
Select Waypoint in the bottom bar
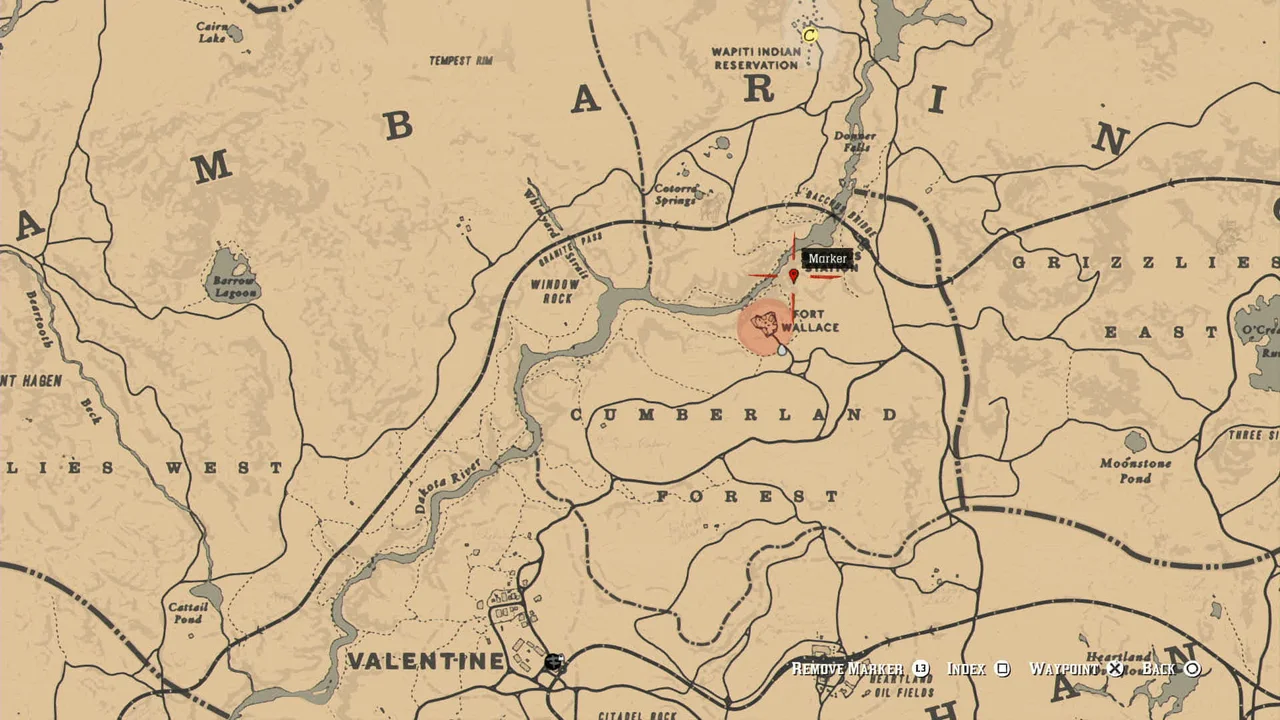pyautogui.click(x=1066, y=668)
